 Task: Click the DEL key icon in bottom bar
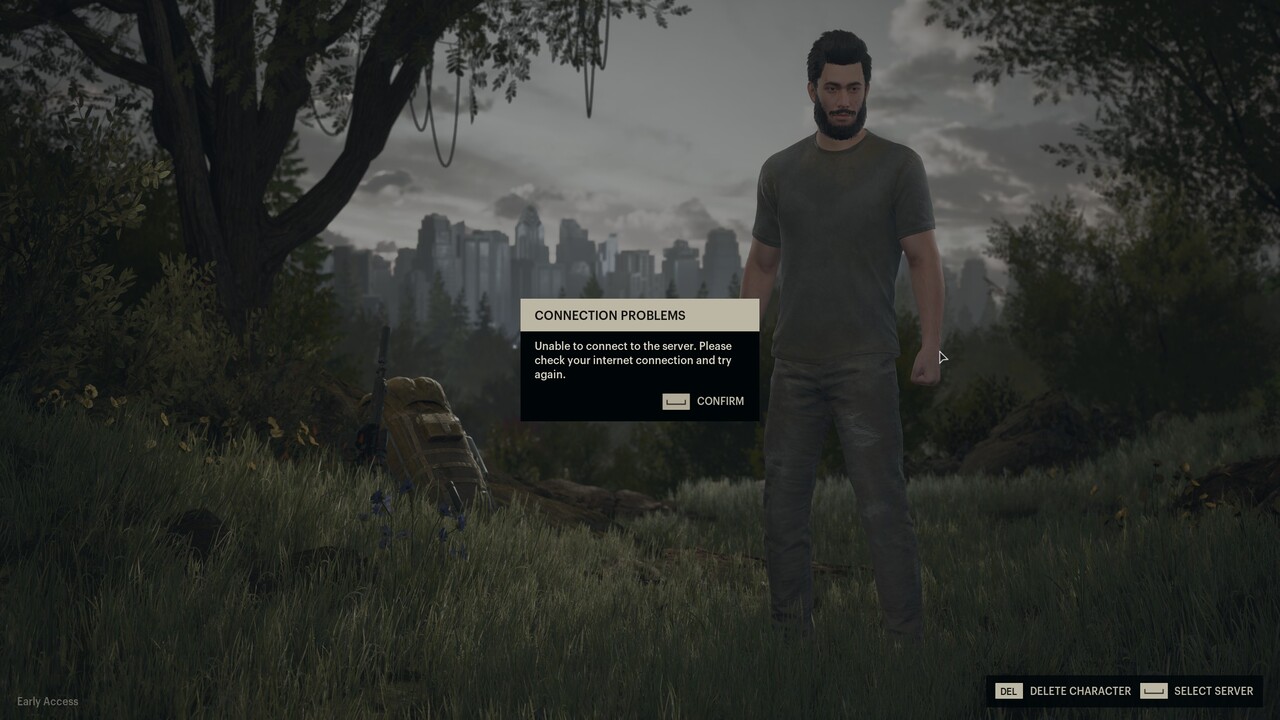click(x=1008, y=690)
